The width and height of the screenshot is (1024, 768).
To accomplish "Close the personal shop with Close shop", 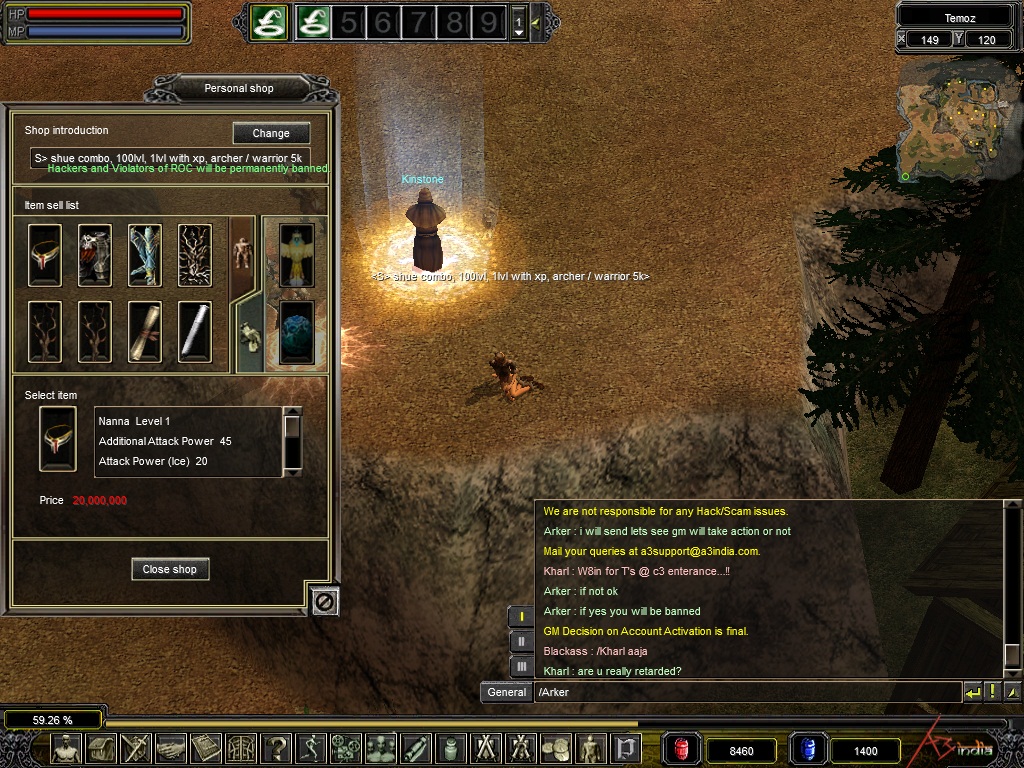I will 170,569.
